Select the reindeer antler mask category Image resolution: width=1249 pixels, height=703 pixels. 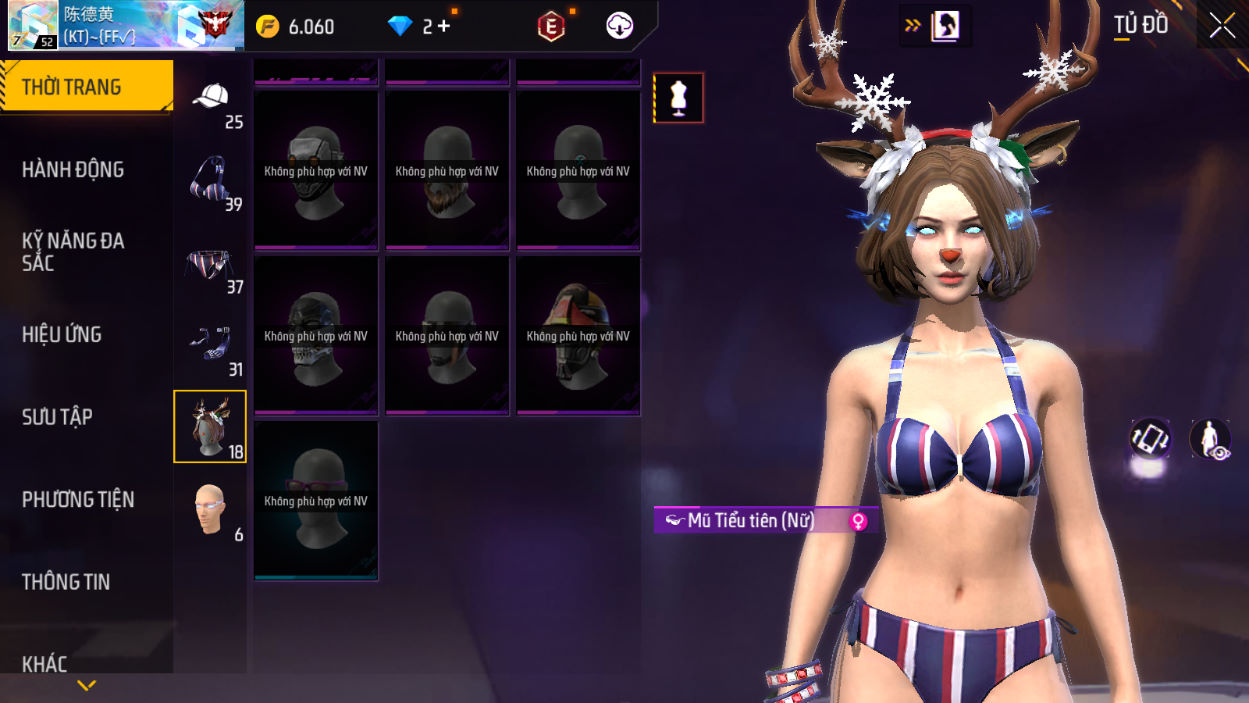[210, 427]
